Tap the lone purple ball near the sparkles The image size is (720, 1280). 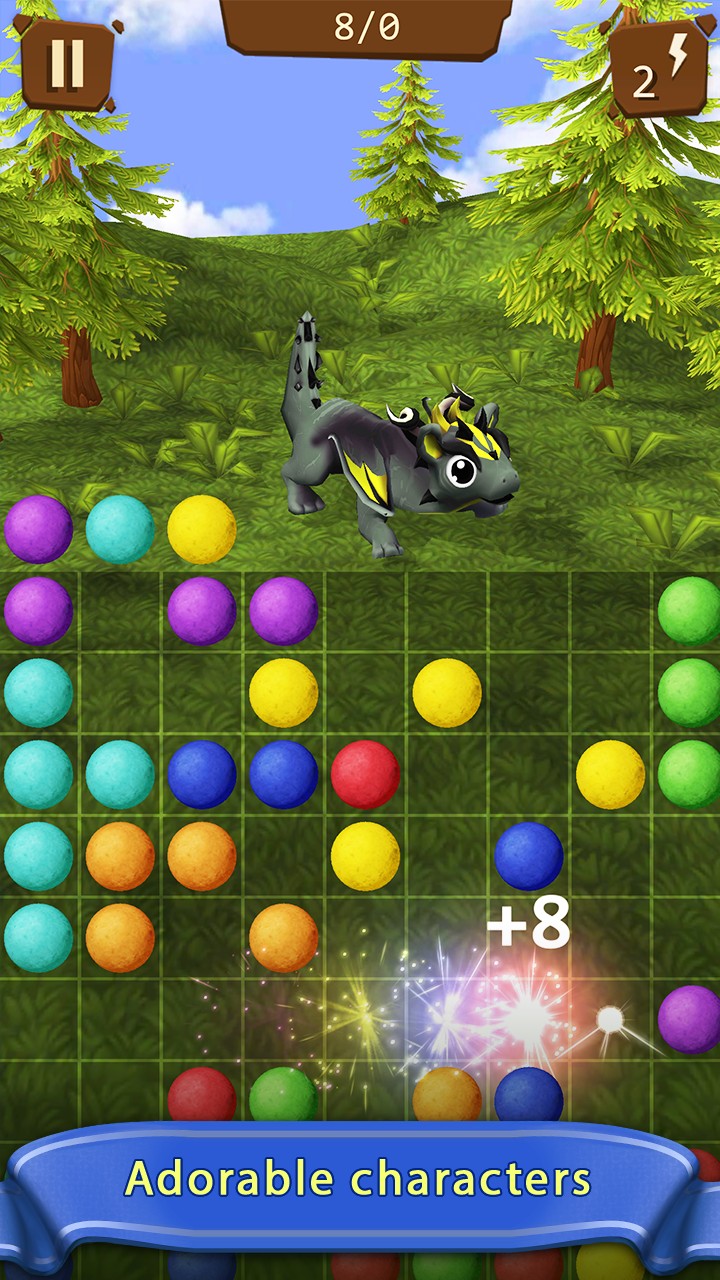click(x=690, y=1018)
